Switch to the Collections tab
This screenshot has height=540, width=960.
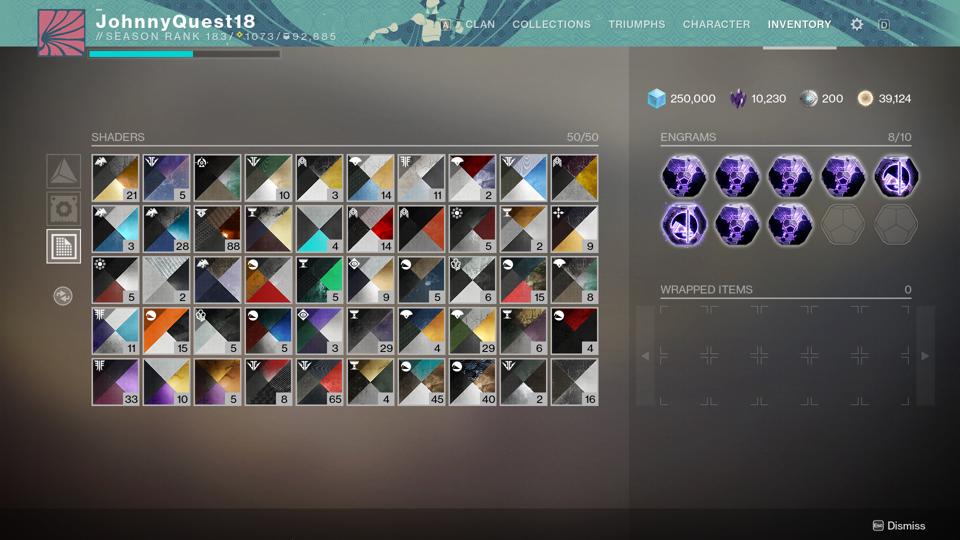pyautogui.click(x=551, y=24)
